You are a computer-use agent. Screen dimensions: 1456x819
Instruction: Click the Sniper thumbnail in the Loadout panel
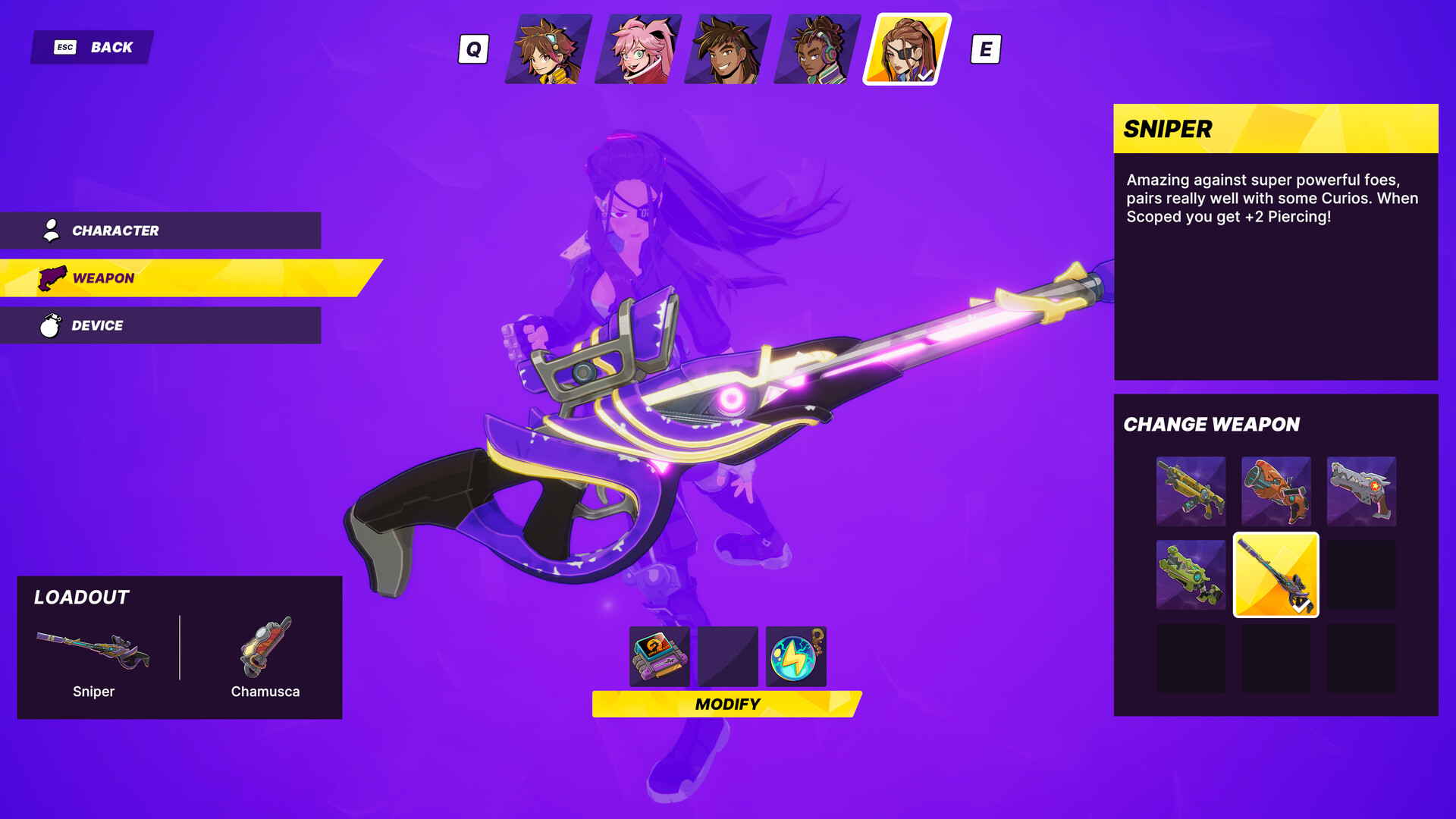[x=93, y=650]
